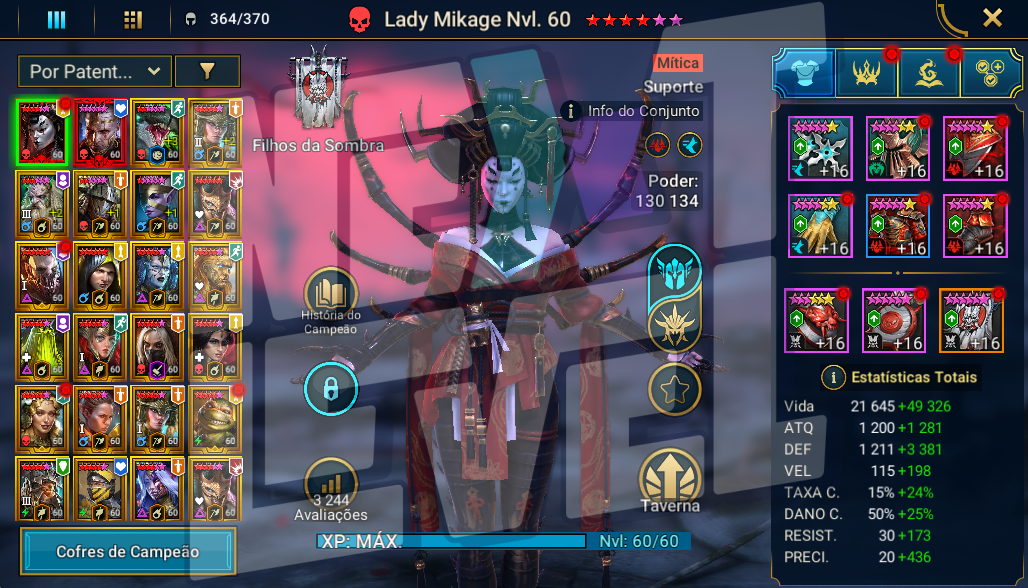Switch to the crown masteries tab
Image resolution: width=1028 pixels, height=588 pixels.
pyautogui.click(x=866, y=73)
